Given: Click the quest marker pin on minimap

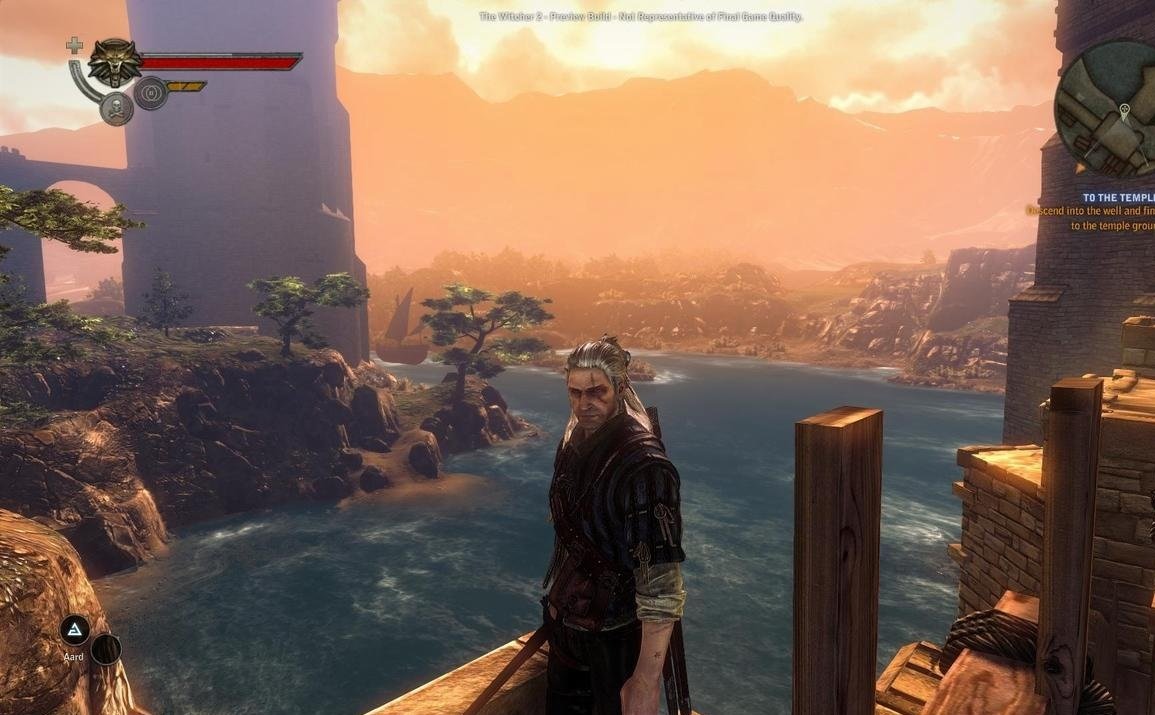Looking at the screenshot, I should (x=1125, y=109).
